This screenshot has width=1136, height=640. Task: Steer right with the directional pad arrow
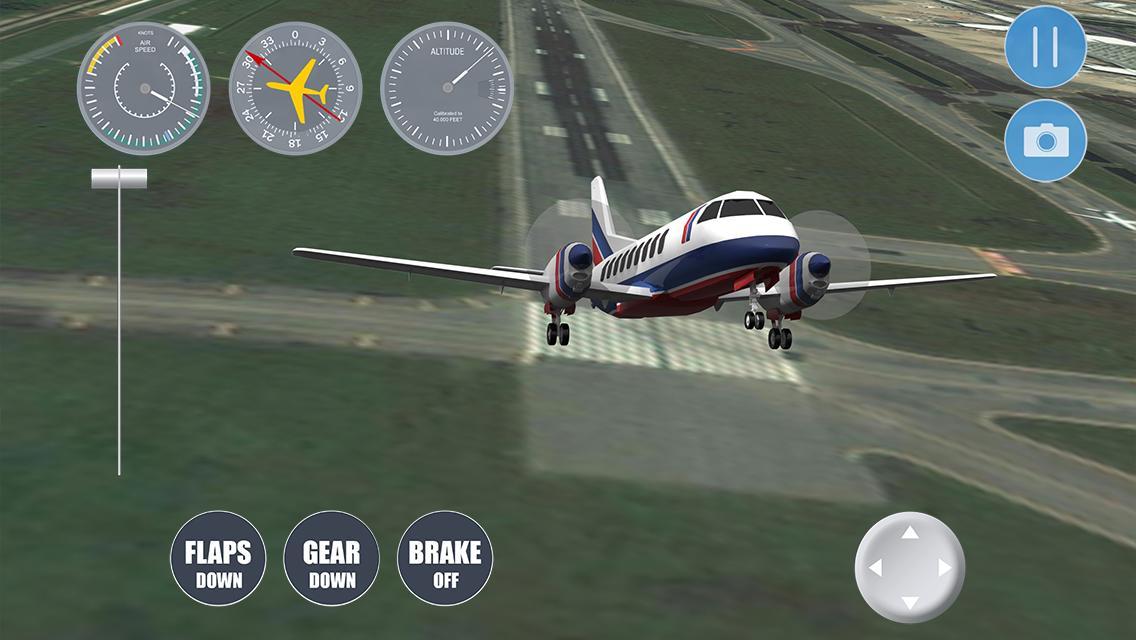coord(945,568)
